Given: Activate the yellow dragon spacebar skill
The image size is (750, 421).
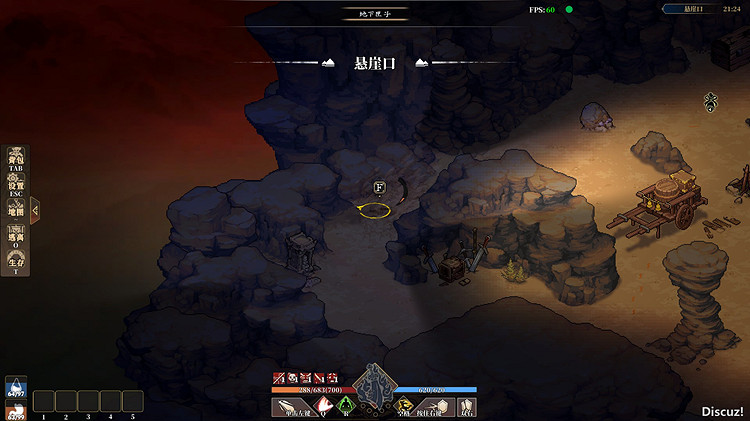Looking at the screenshot, I should coord(406,406).
